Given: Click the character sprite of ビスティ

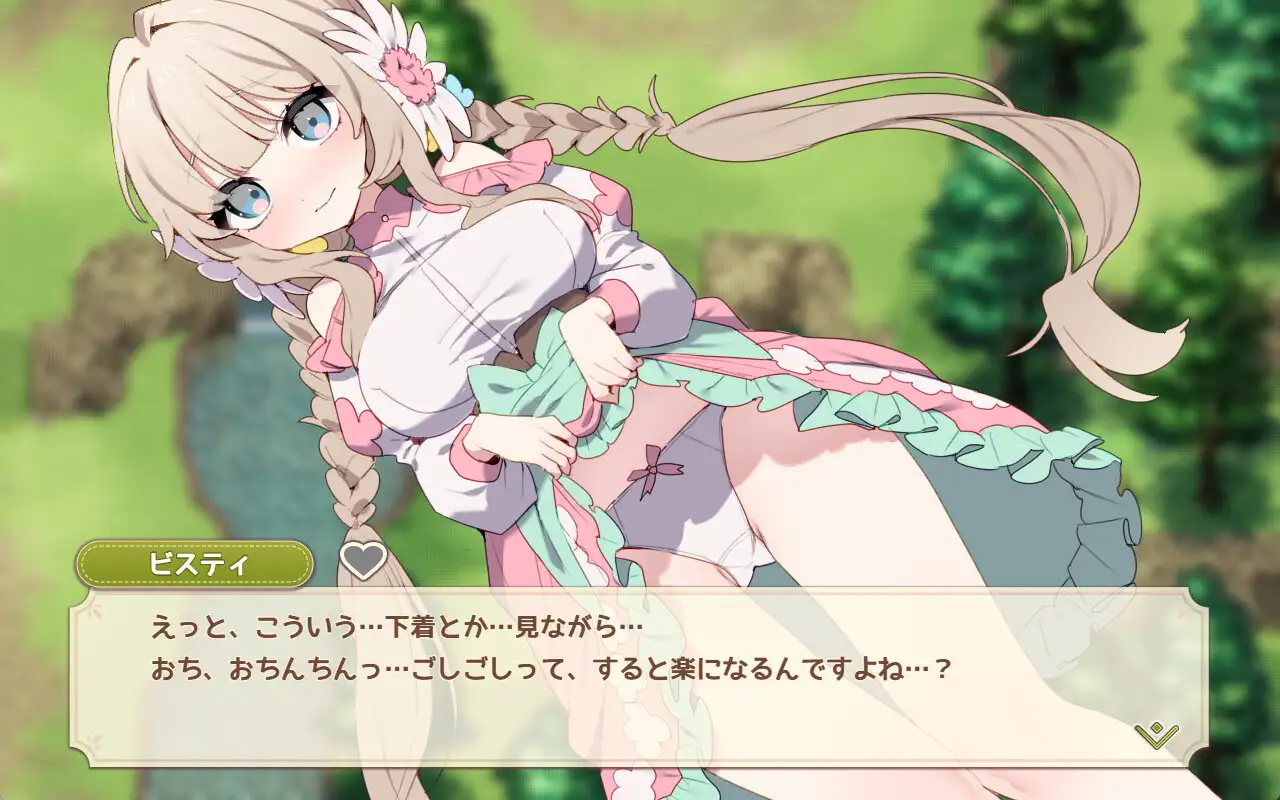Looking at the screenshot, I should click(550, 300).
